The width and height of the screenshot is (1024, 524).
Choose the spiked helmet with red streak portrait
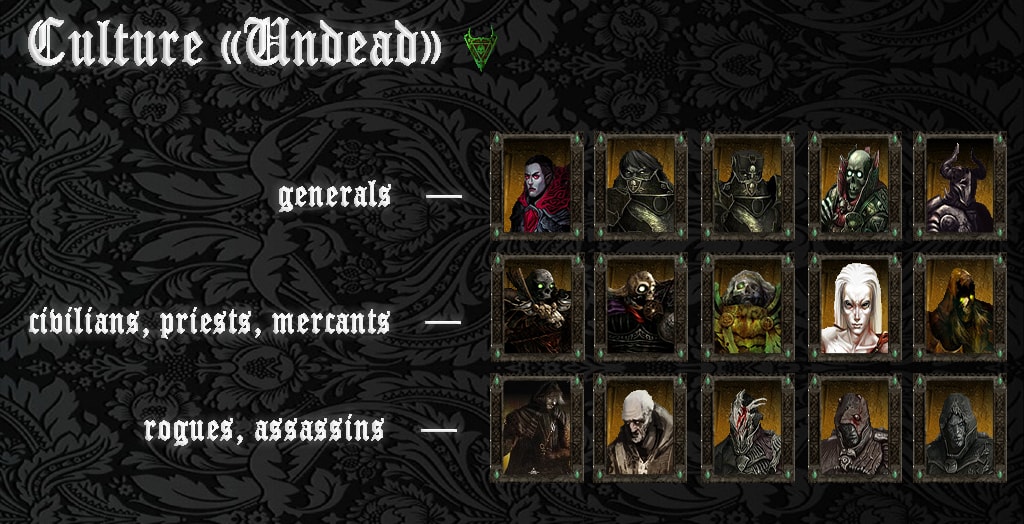click(747, 428)
